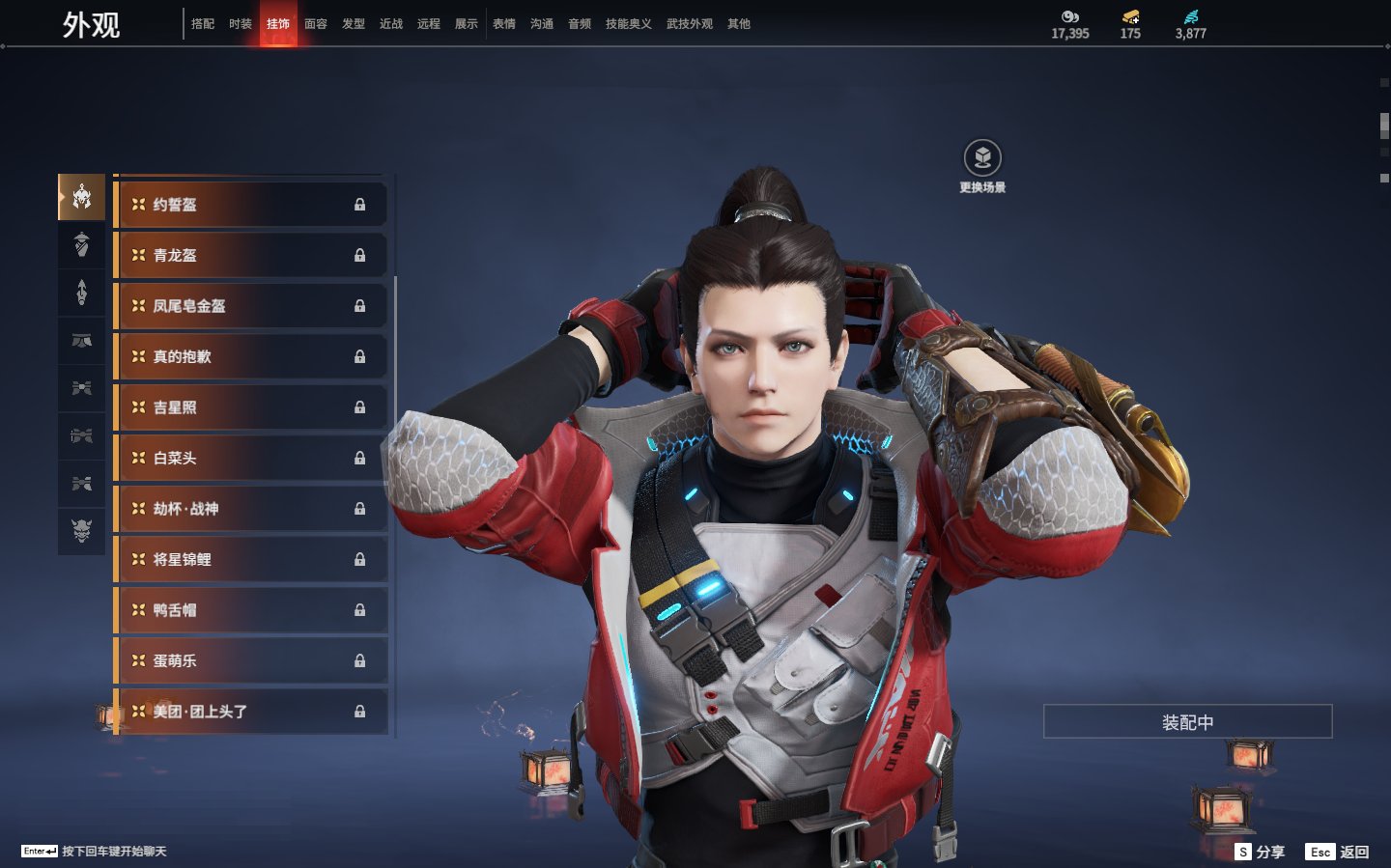Choose the 约誓盔 accessory
The width and height of the screenshot is (1391, 868).
pyautogui.click(x=251, y=205)
